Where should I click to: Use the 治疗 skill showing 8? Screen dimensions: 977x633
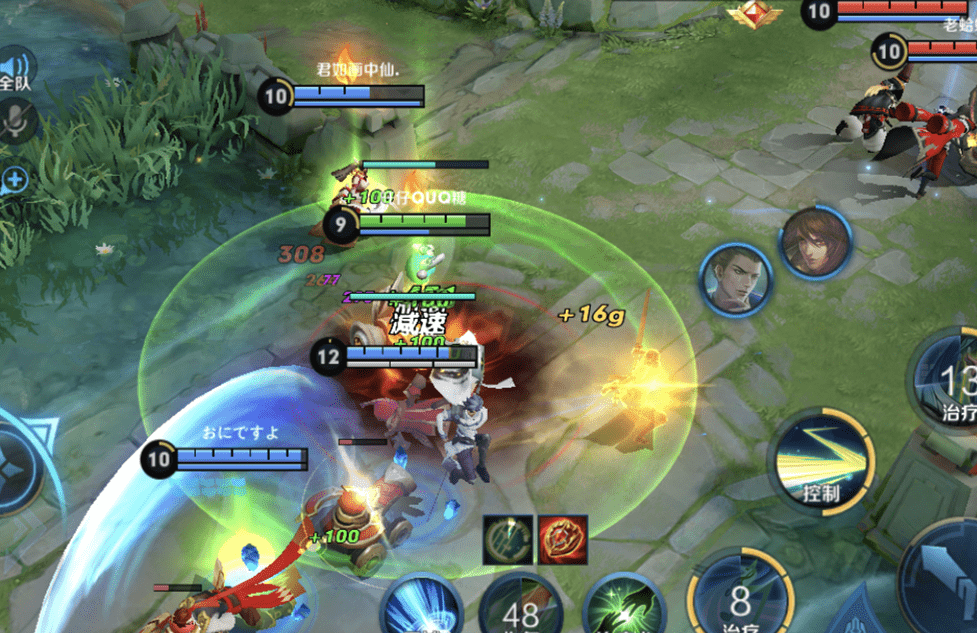740,597
